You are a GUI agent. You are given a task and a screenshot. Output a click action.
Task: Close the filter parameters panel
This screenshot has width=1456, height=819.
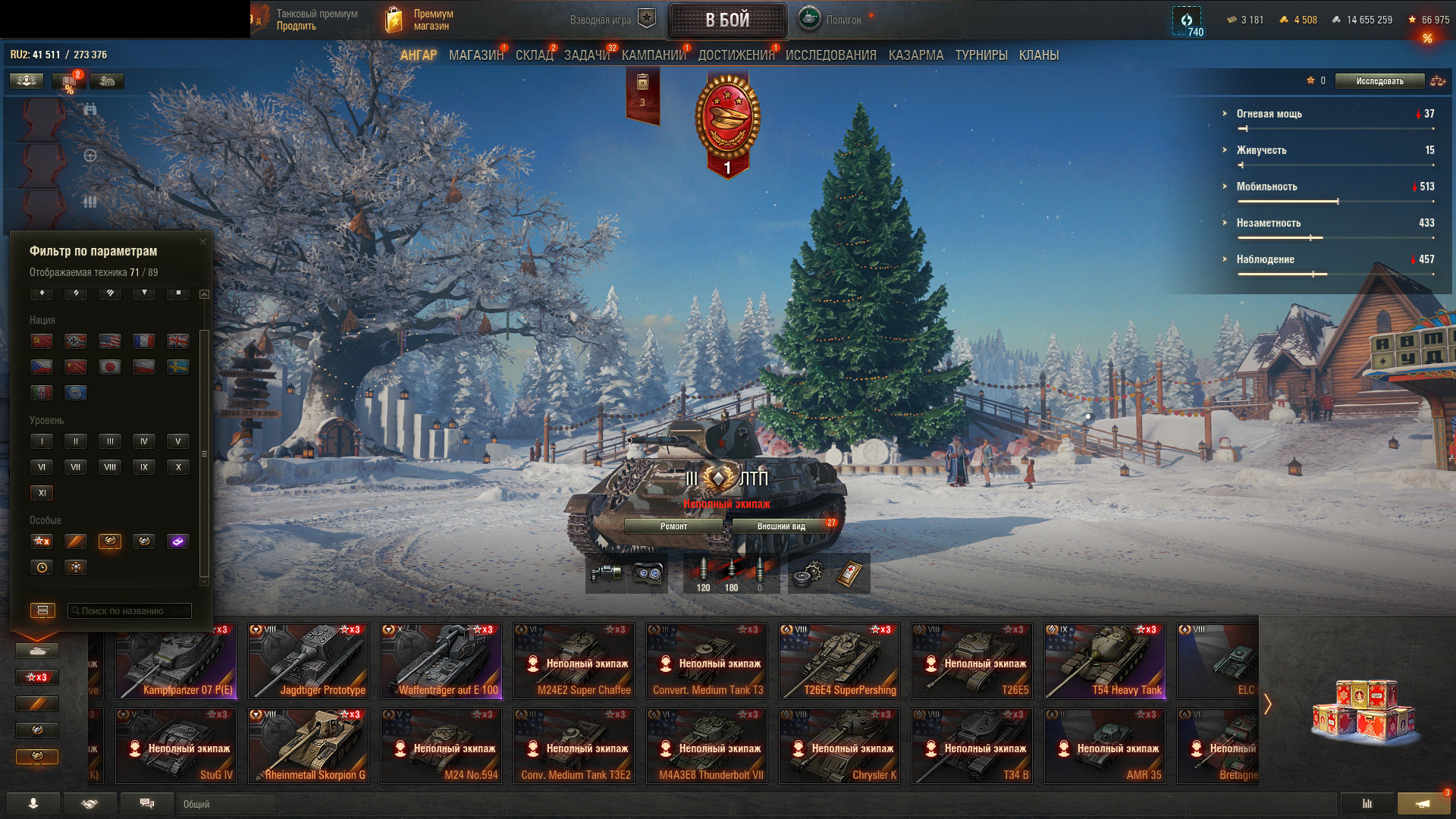pos(202,242)
